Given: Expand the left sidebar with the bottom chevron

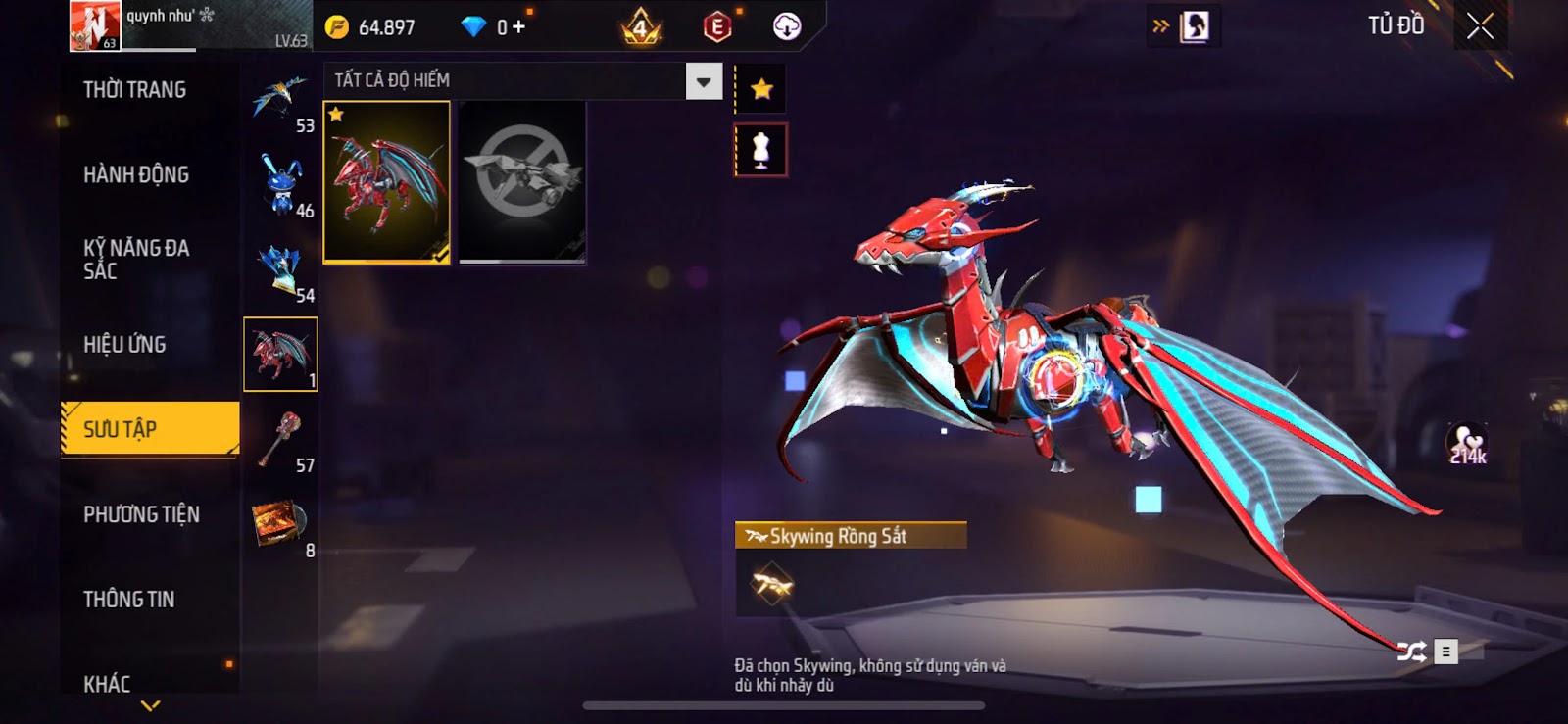Looking at the screenshot, I should click(149, 703).
